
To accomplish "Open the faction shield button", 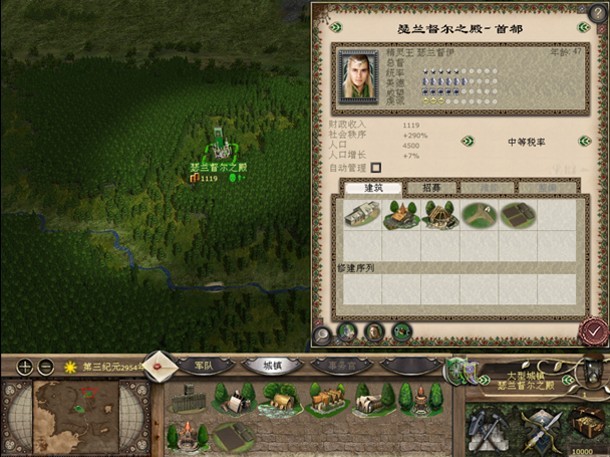I will point(462,372).
